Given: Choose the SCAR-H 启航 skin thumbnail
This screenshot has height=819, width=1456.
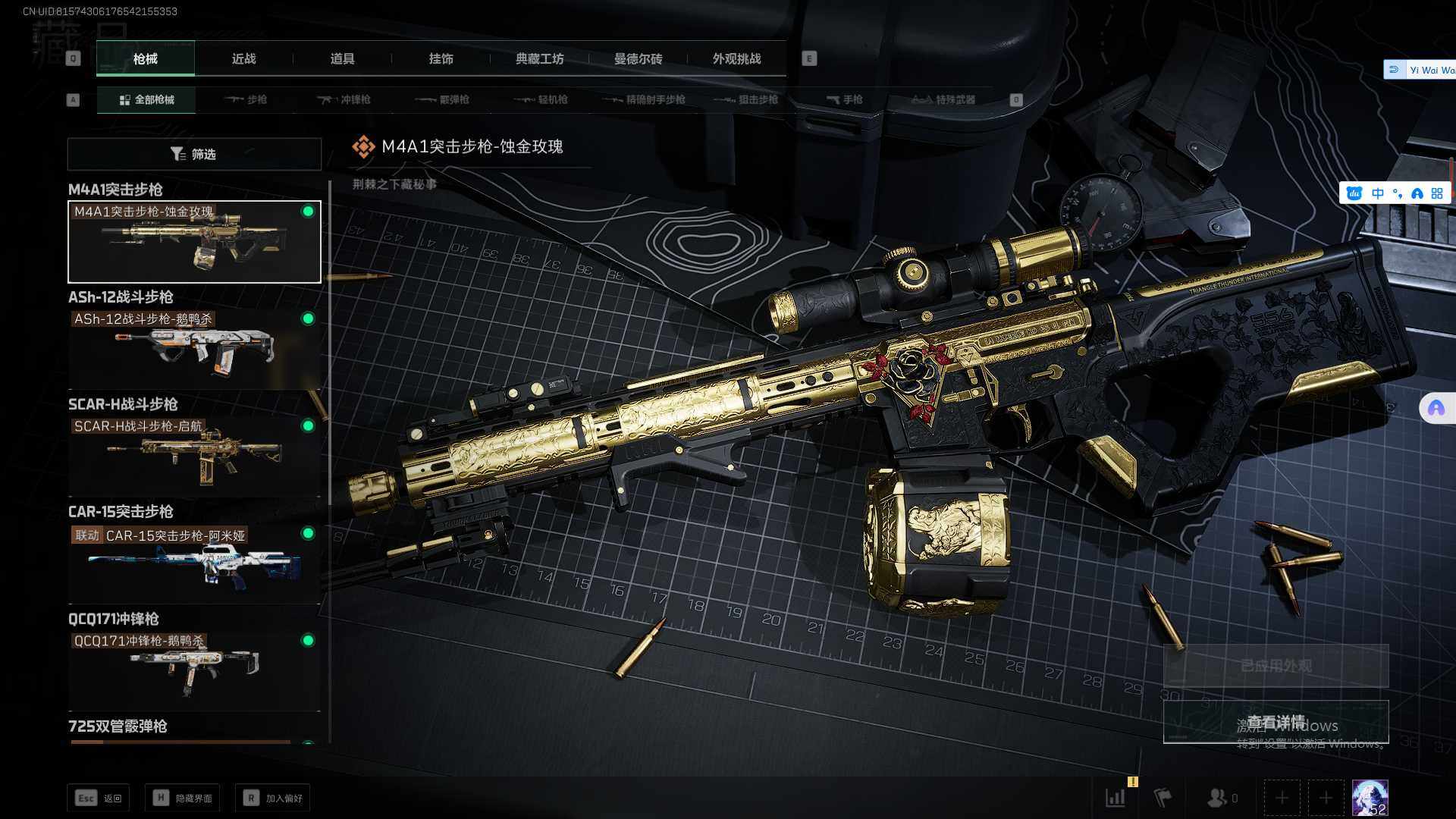Looking at the screenshot, I should tap(194, 457).
